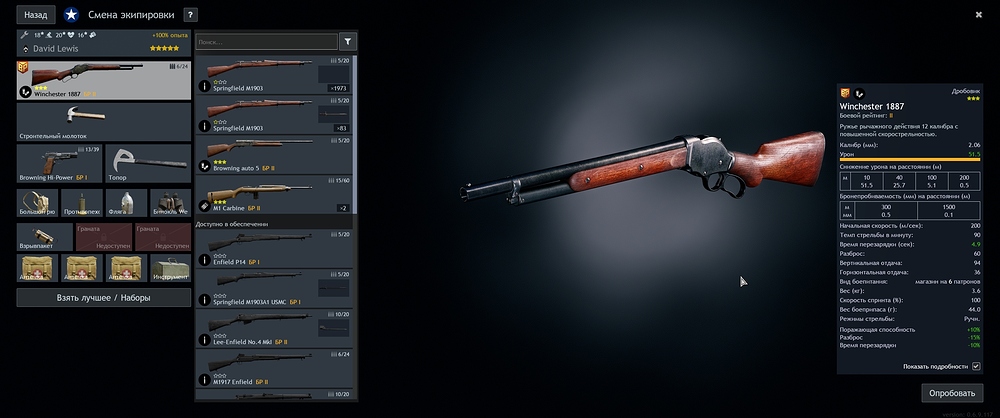
Task: Go back with the Назад button
Action: pyautogui.click(x=36, y=15)
